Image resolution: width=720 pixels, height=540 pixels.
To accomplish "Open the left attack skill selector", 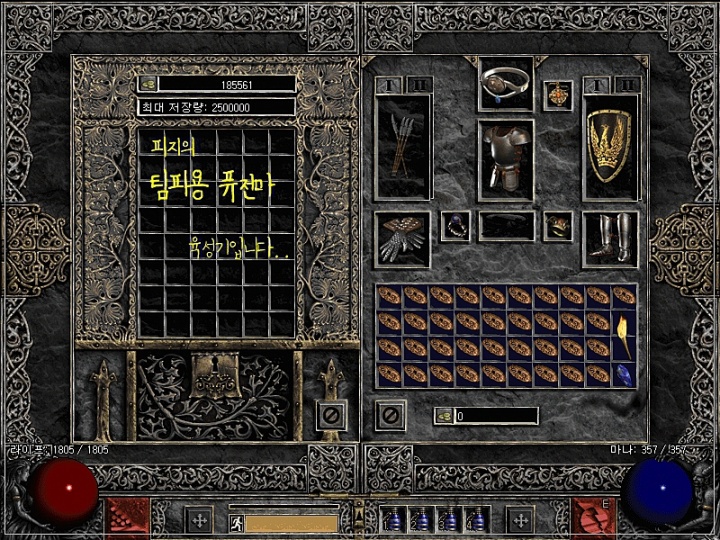I will pyautogui.click(x=127, y=516).
